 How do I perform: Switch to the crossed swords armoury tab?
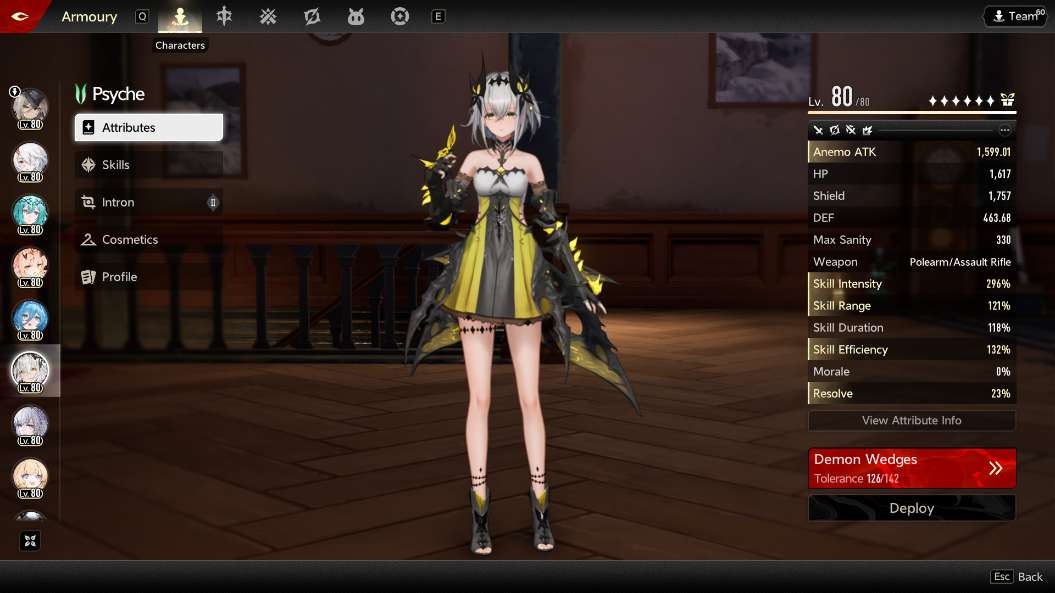(x=268, y=16)
